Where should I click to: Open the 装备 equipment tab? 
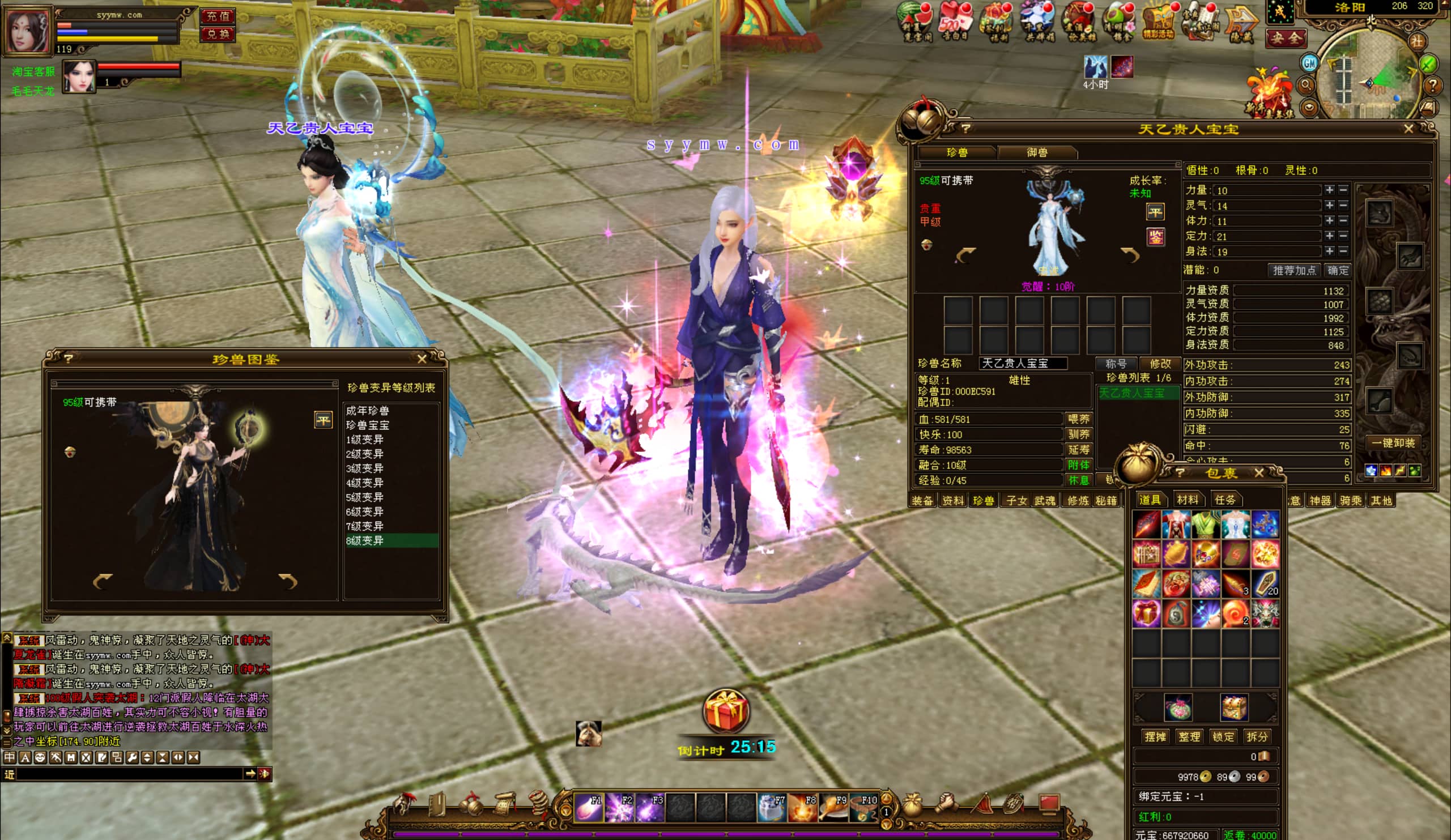pyautogui.click(x=922, y=500)
